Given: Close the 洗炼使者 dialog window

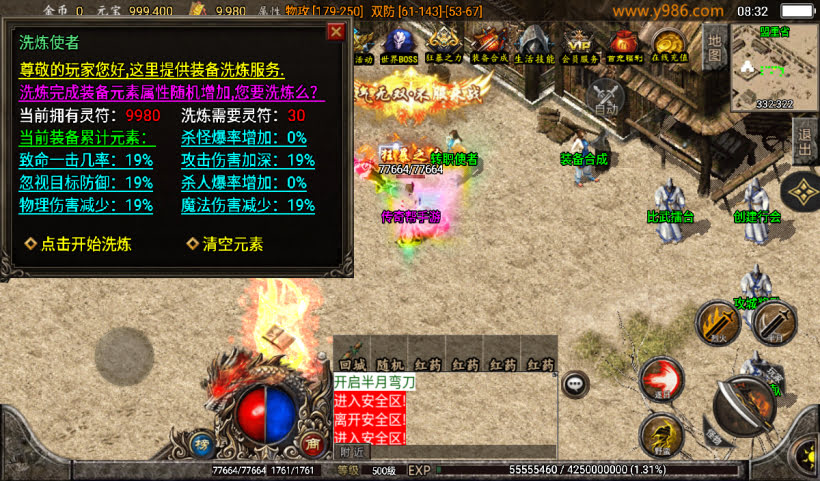Looking at the screenshot, I should [336, 31].
